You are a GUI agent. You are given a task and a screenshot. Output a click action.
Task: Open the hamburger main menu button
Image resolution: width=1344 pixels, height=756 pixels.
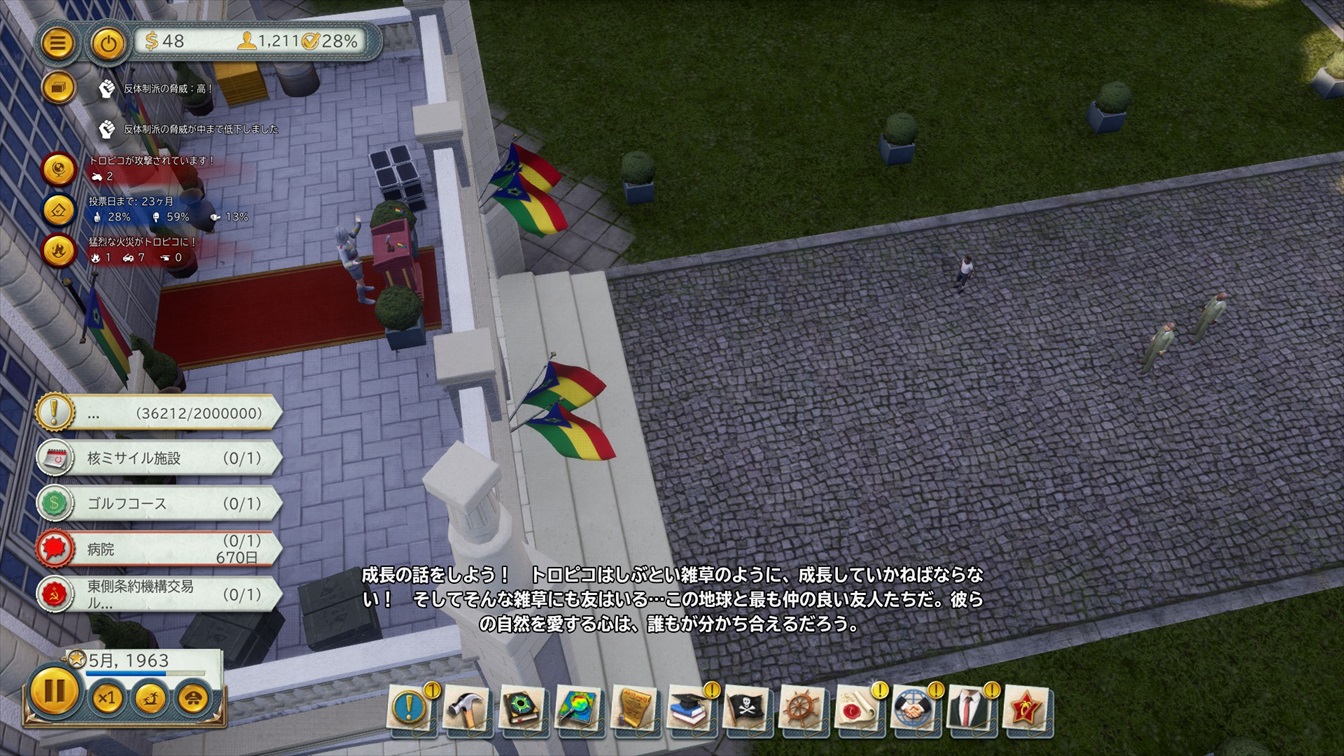(59, 43)
